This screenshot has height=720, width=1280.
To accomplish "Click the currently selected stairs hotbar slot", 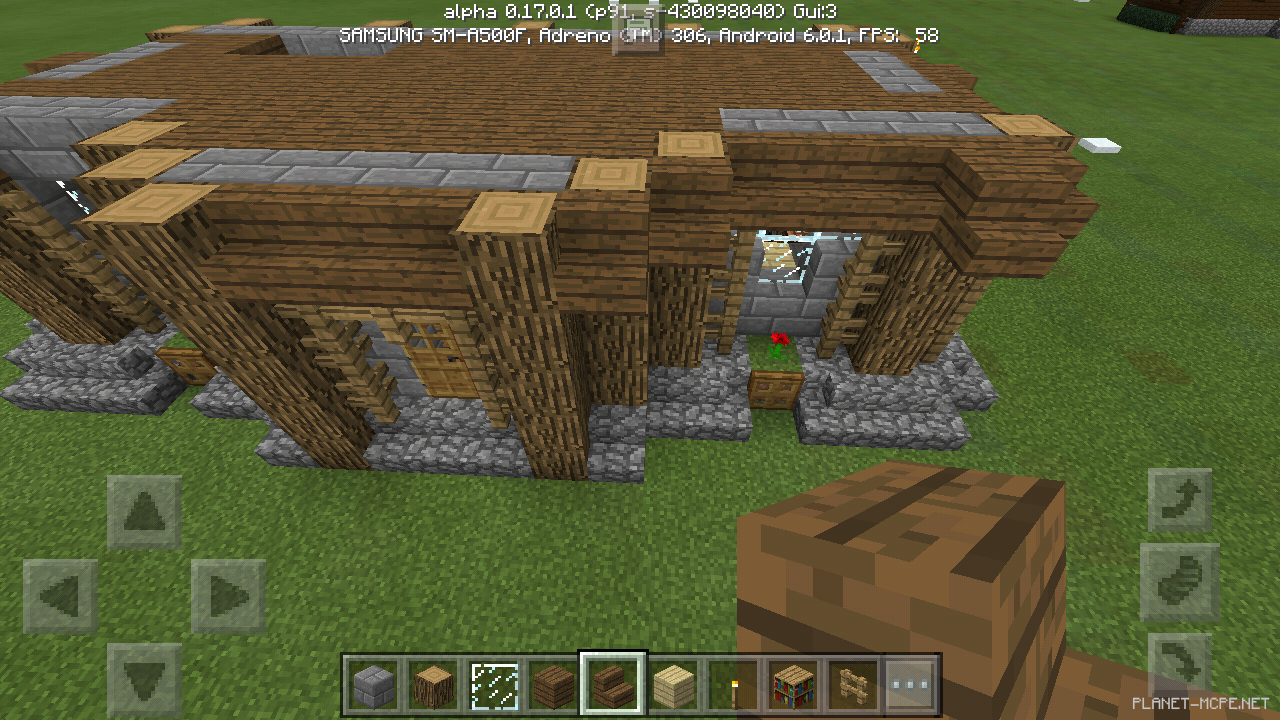I will pyautogui.click(x=613, y=685).
